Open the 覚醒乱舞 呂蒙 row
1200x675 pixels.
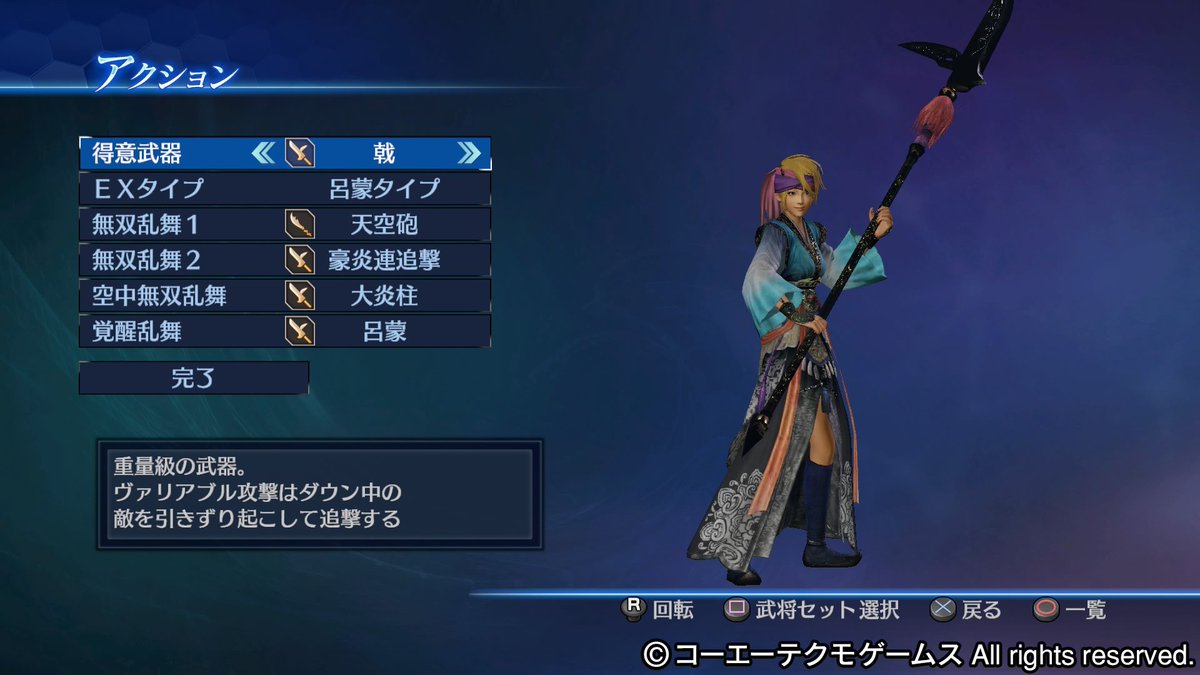pos(285,331)
